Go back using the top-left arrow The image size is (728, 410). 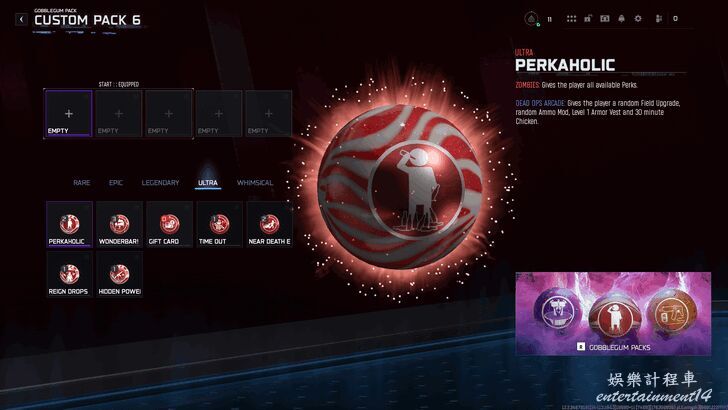(20, 19)
